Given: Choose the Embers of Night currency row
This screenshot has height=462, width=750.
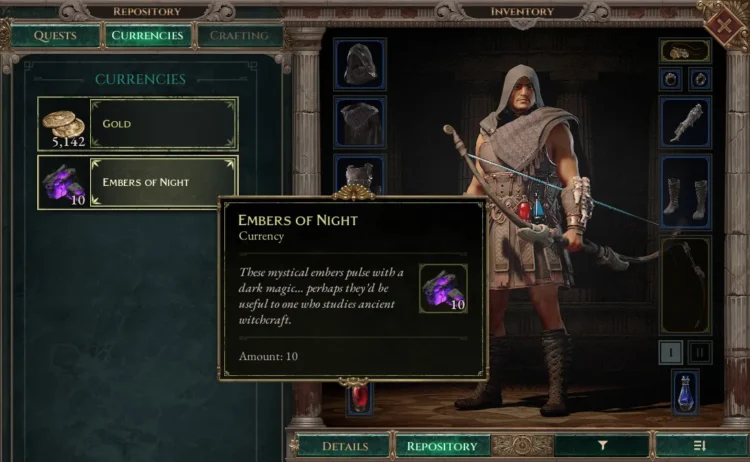Looking at the screenshot, I should tap(138, 182).
